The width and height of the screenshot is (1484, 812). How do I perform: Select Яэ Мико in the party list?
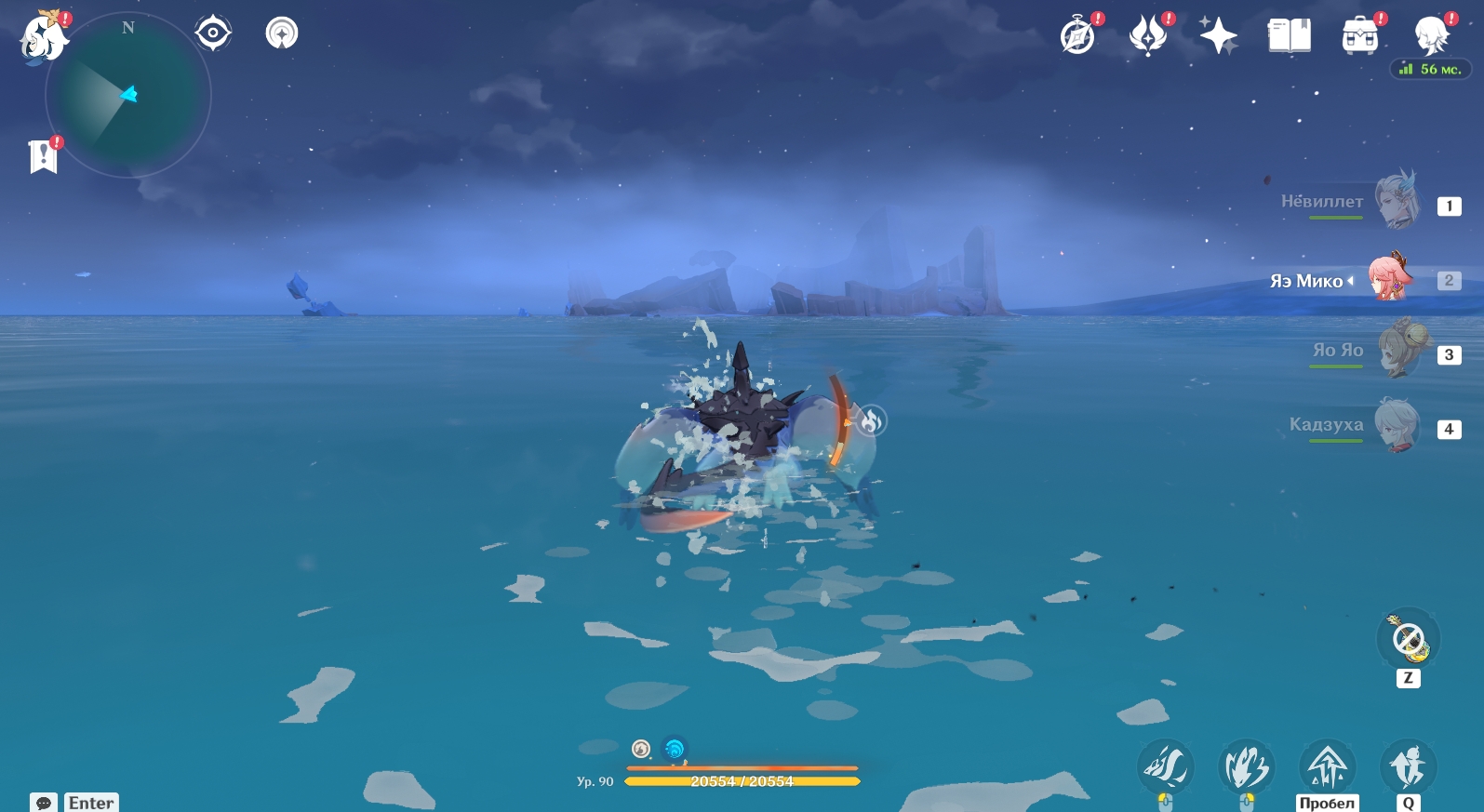[x=1391, y=278]
